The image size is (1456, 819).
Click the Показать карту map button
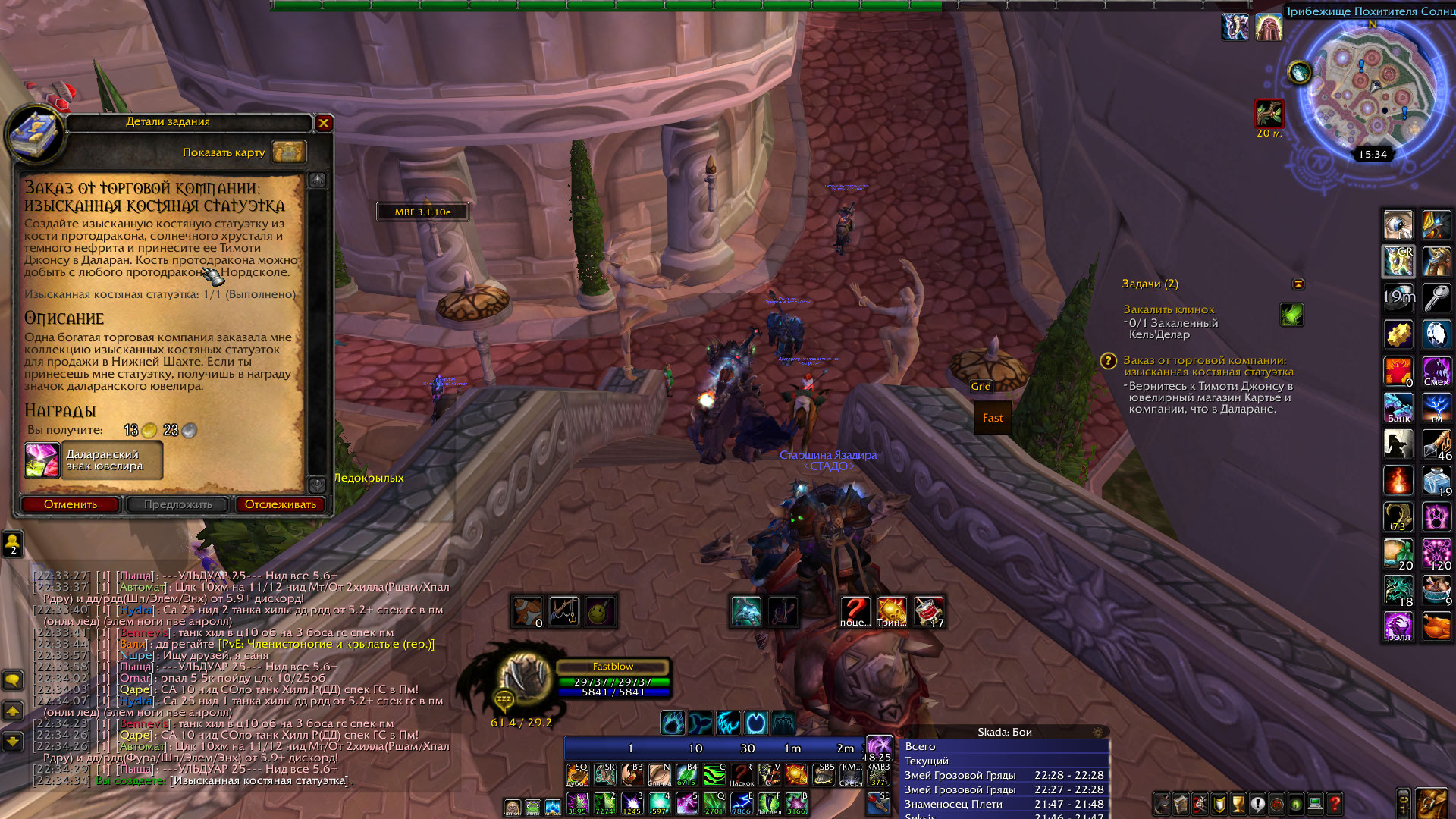(x=288, y=152)
